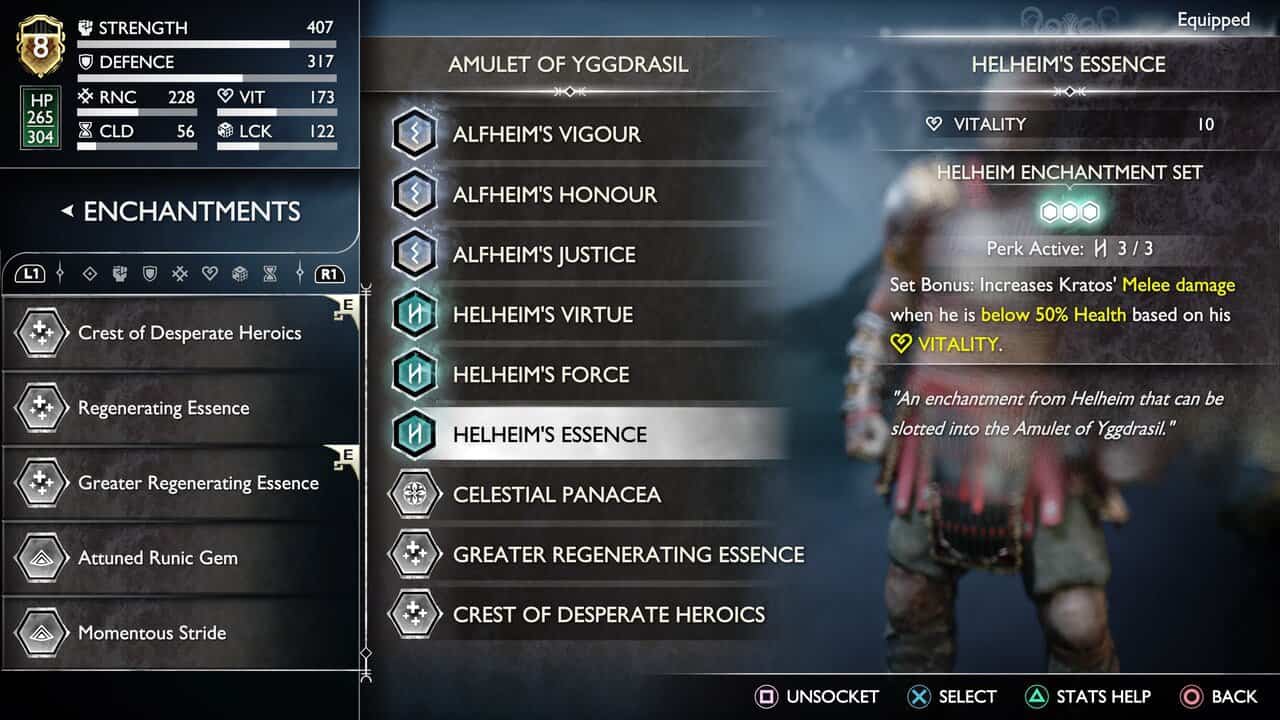The height and width of the screenshot is (720, 1280).
Task: Select equipped Greater Regenerating Essence in enchantments list
Action: (198, 483)
